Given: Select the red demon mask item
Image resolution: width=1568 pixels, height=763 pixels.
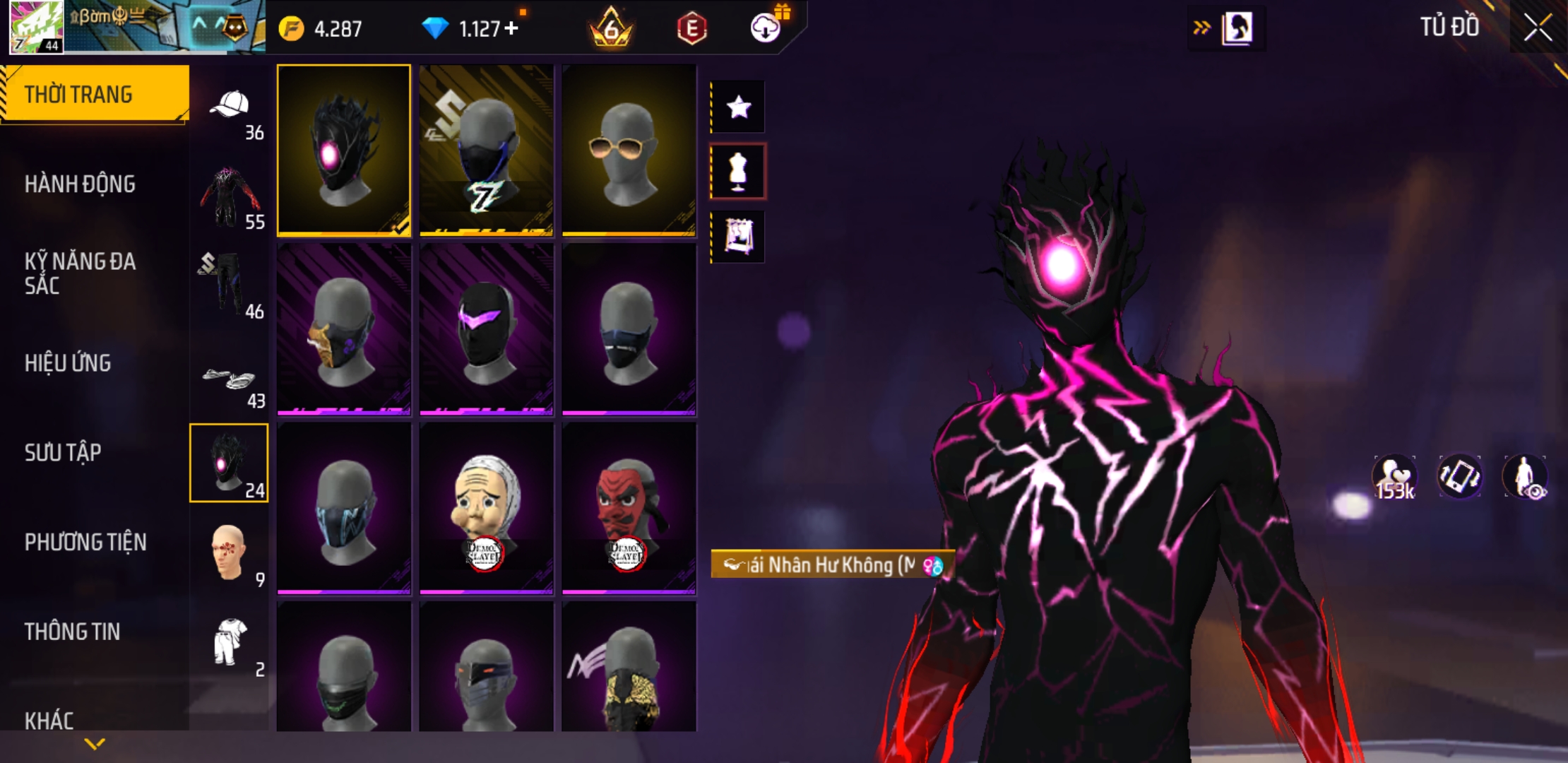Looking at the screenshot, I should tap(628, 508).
